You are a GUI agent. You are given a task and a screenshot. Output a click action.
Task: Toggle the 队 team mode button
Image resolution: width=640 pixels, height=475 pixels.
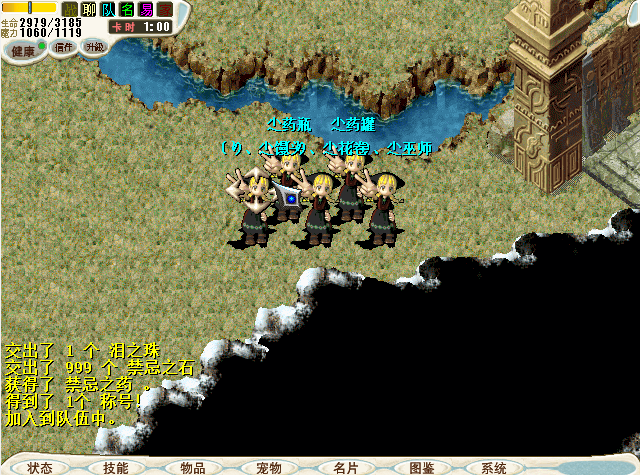[108, 9]
